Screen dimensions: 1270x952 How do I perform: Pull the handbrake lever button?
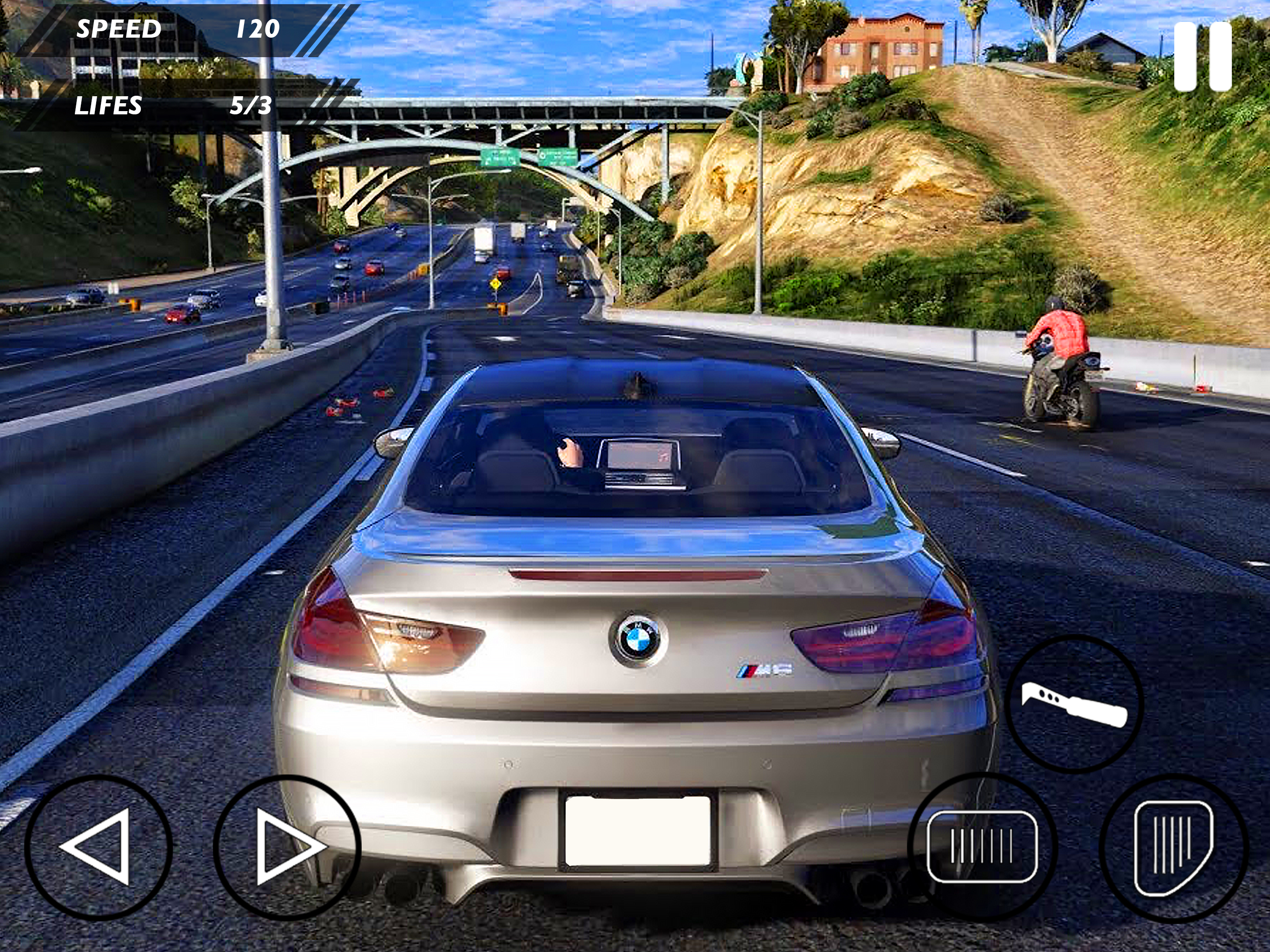coord(1074,704)
